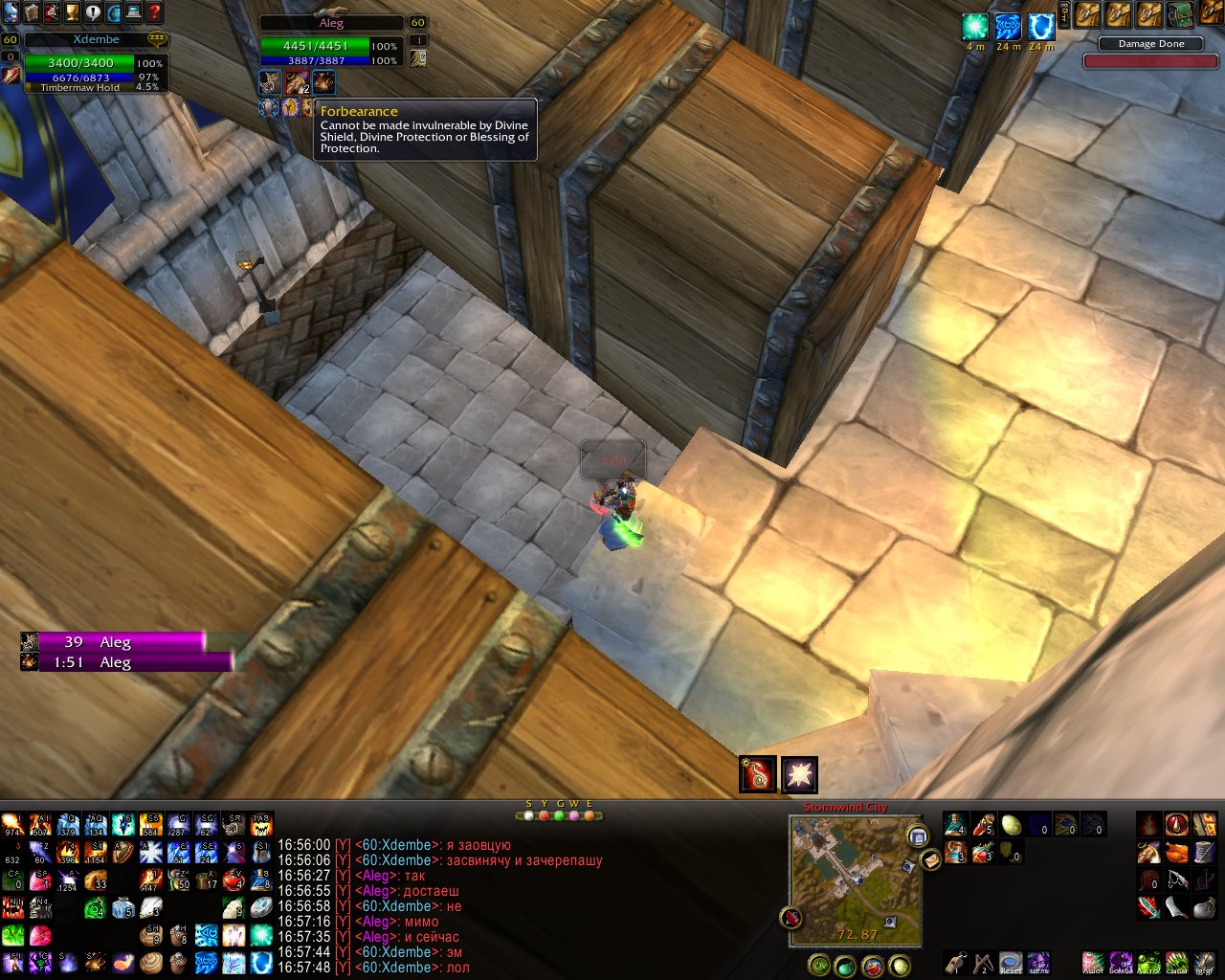Click the minimap calendar notepad button
Image resolution: width=1225 pixels, height=980 pixels.
point(918,837)
